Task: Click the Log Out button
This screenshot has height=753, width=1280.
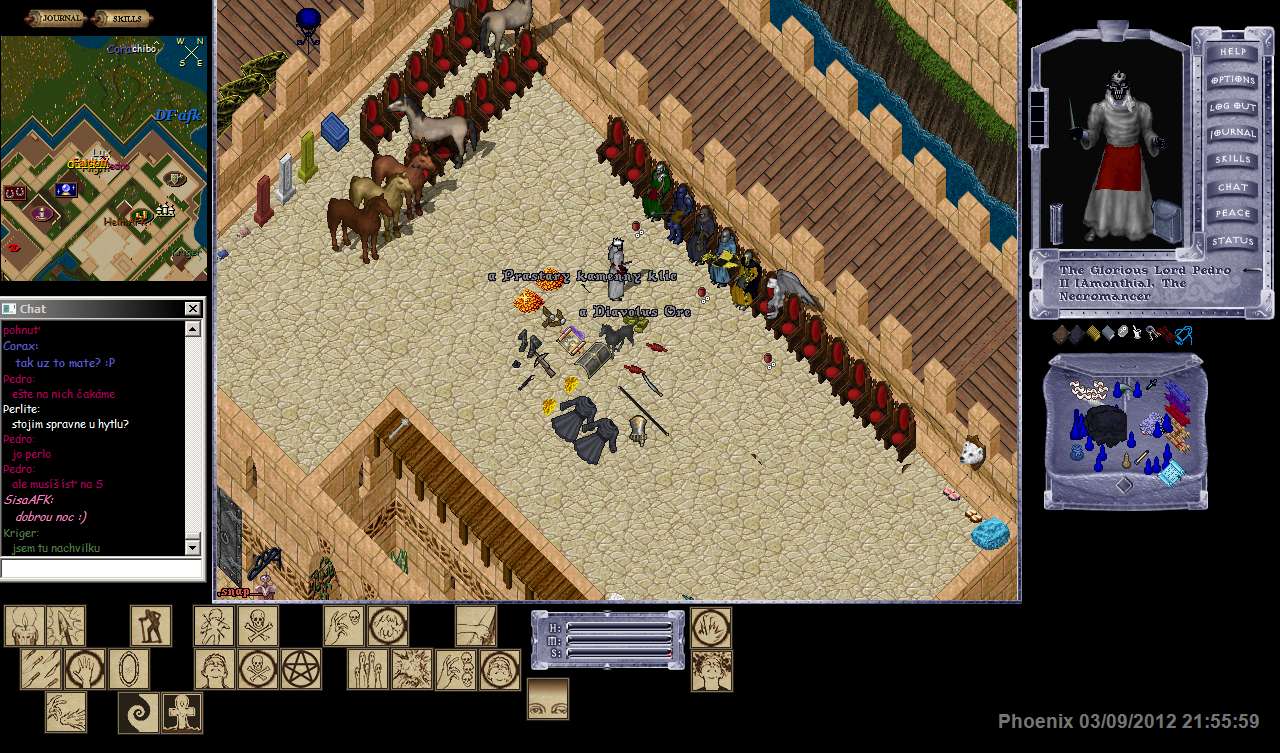Action: (1232, 106)
